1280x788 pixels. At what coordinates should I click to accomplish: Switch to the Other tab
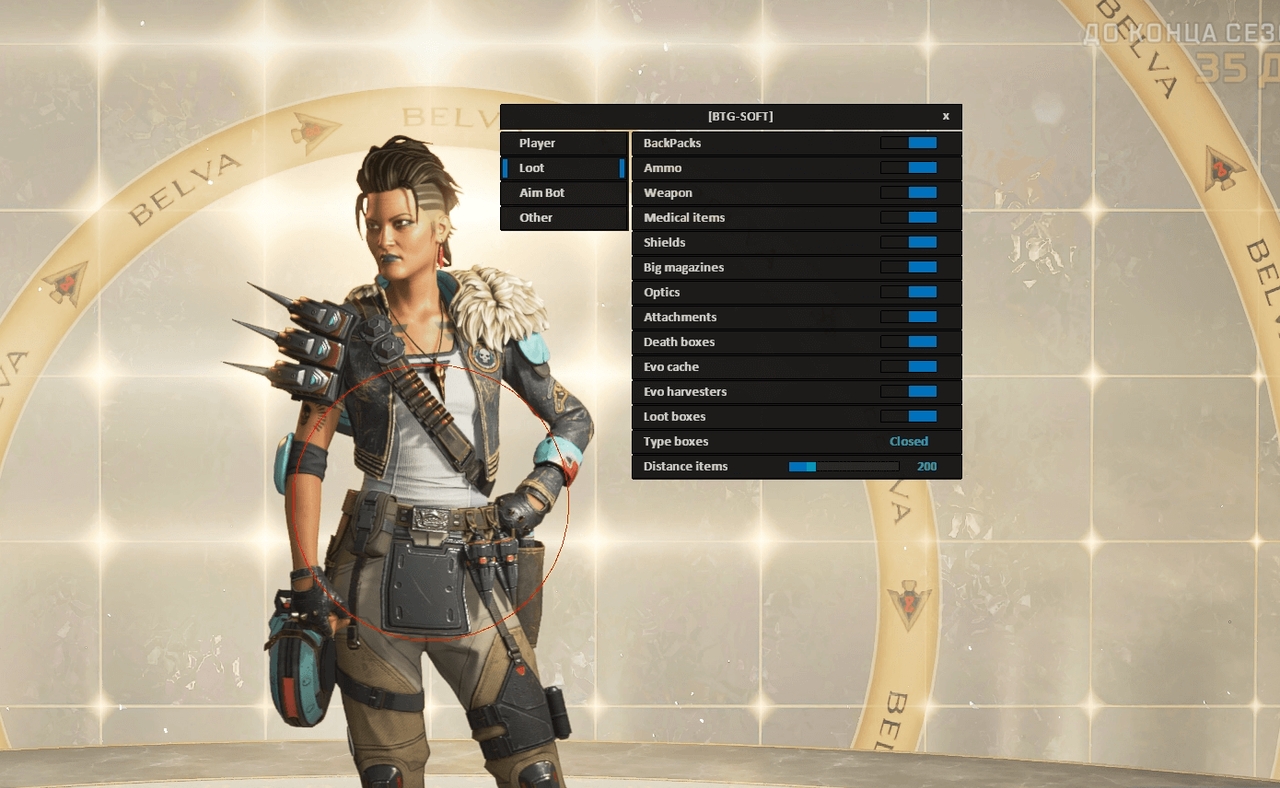tap(563, 218)
